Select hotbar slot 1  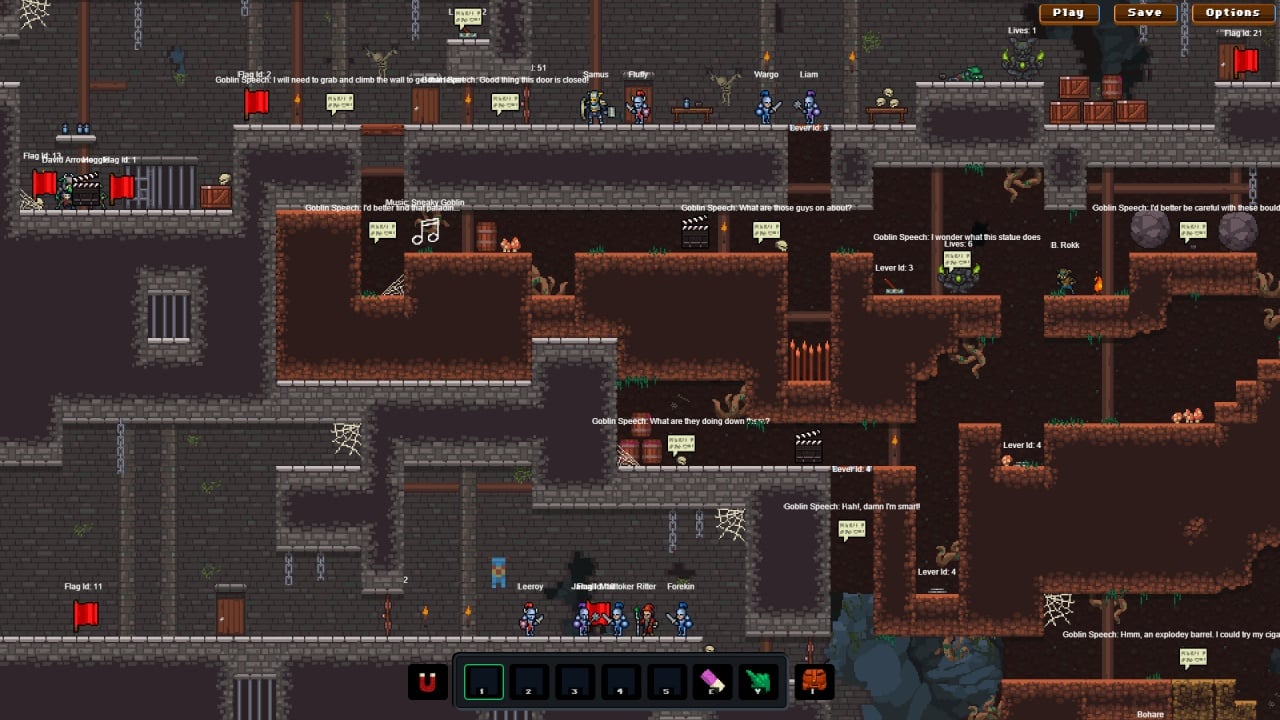[483, 682]
